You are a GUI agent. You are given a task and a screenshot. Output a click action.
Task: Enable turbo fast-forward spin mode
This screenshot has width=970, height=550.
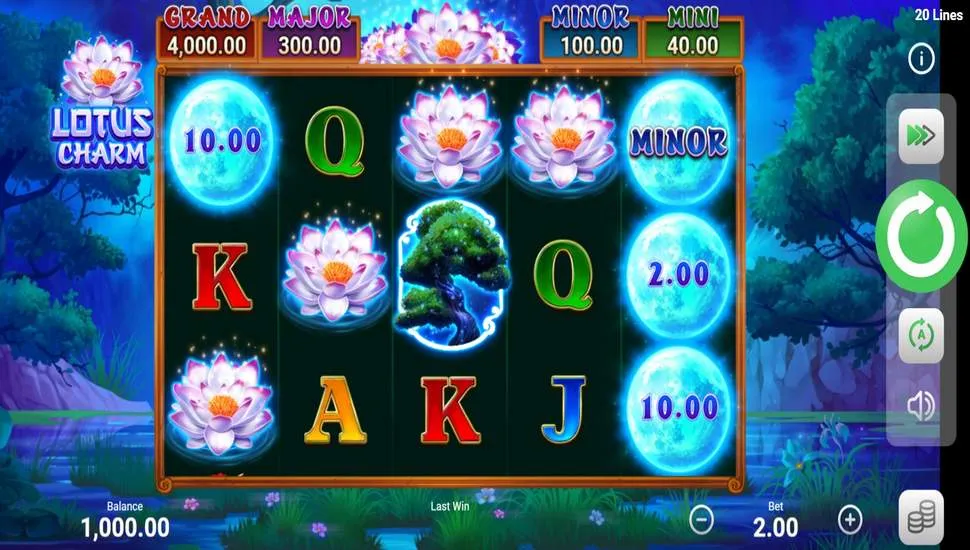(921, 137)
